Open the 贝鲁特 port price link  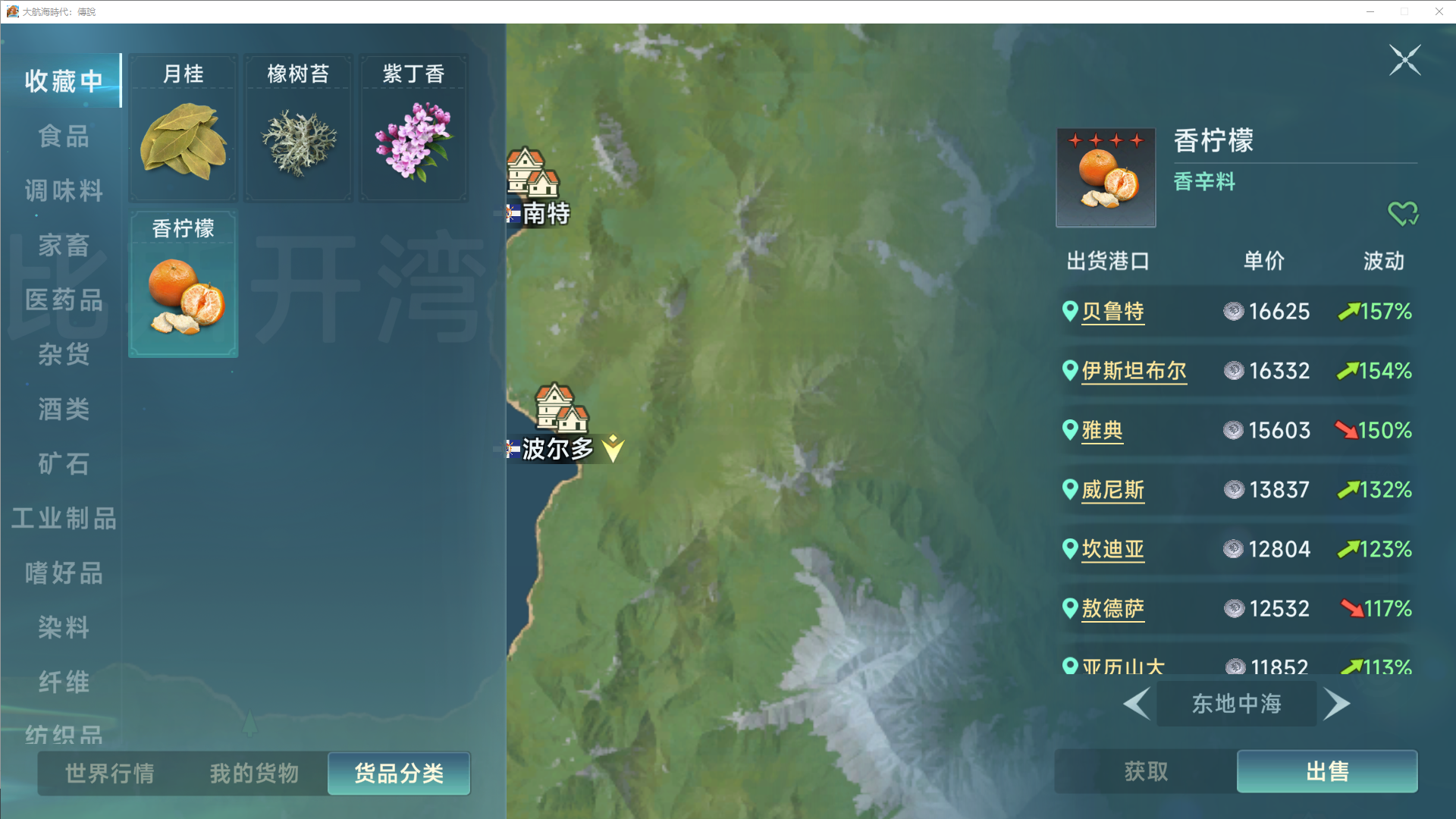pos(1113,312)
